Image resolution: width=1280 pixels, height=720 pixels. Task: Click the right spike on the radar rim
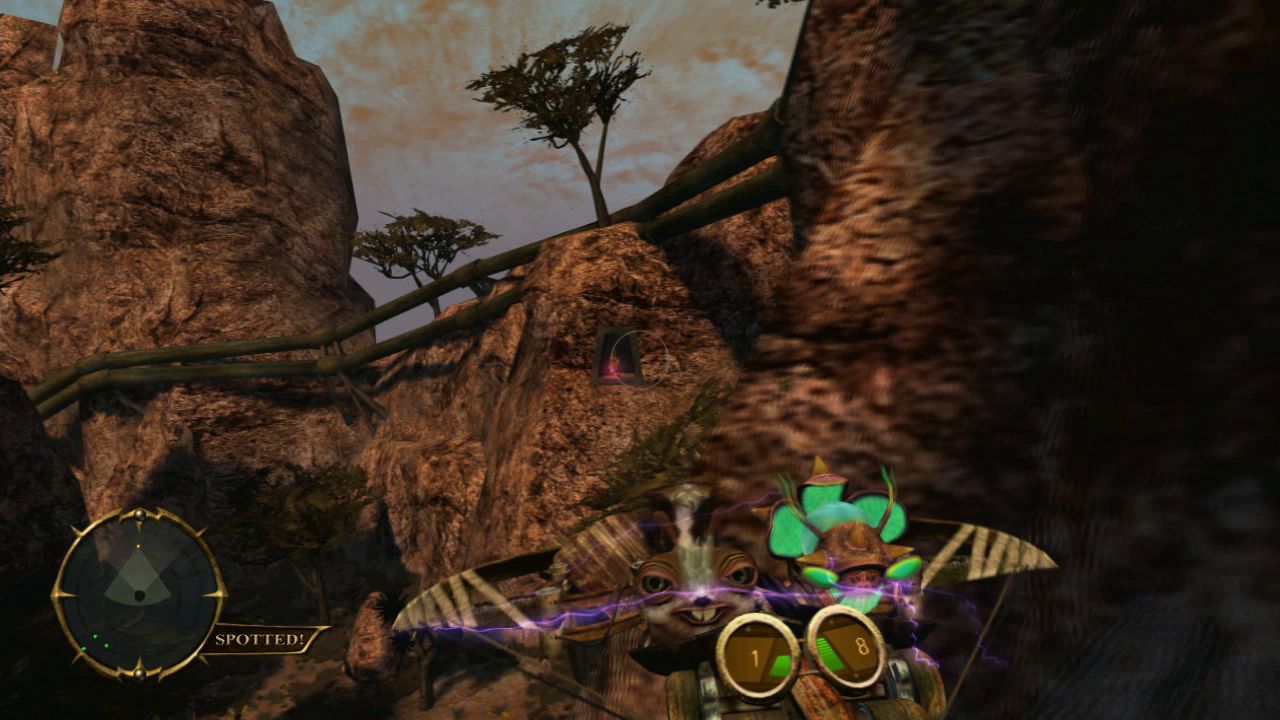(x=221, y=592)
